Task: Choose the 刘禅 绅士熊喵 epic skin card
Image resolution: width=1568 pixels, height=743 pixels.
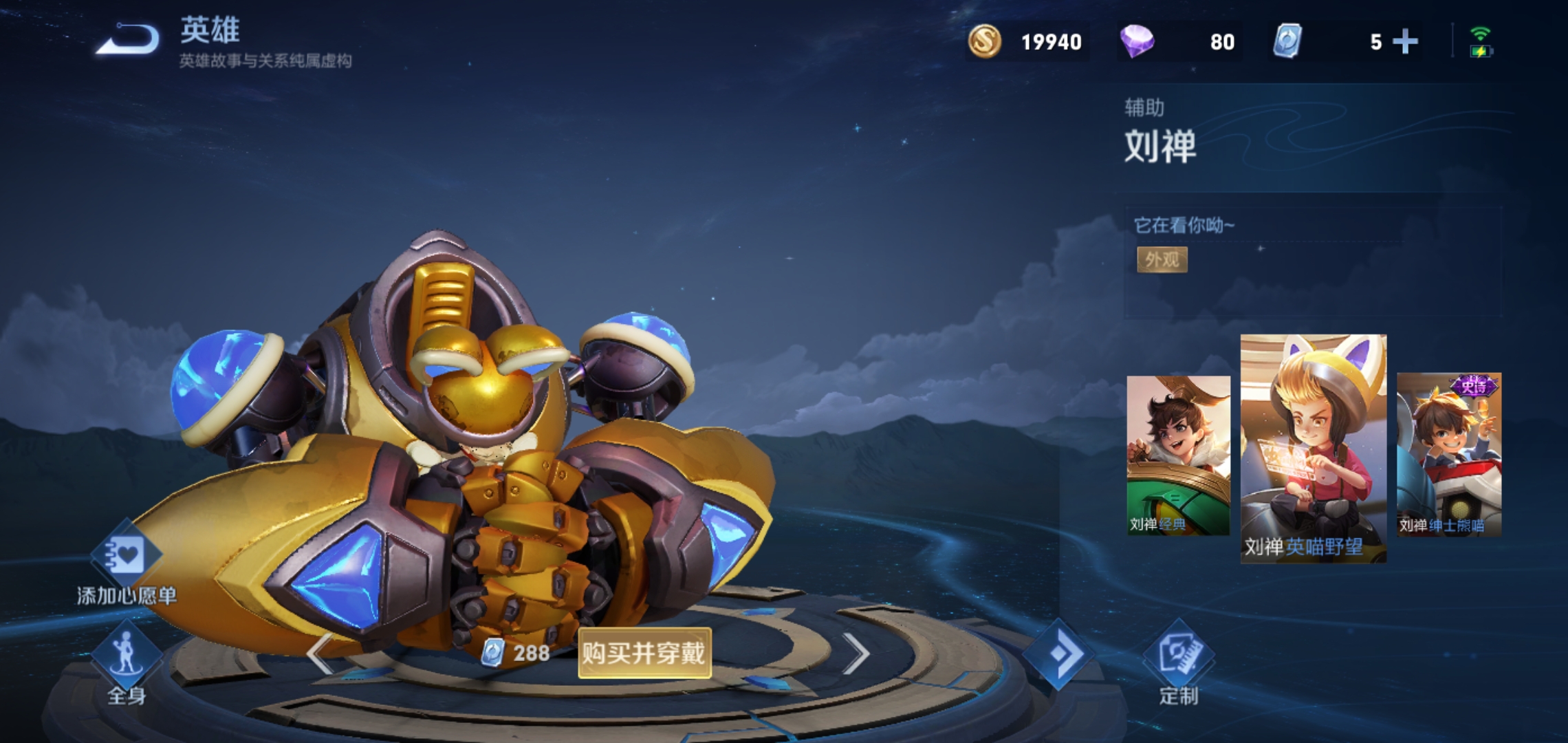Action: coord(1448,455)
